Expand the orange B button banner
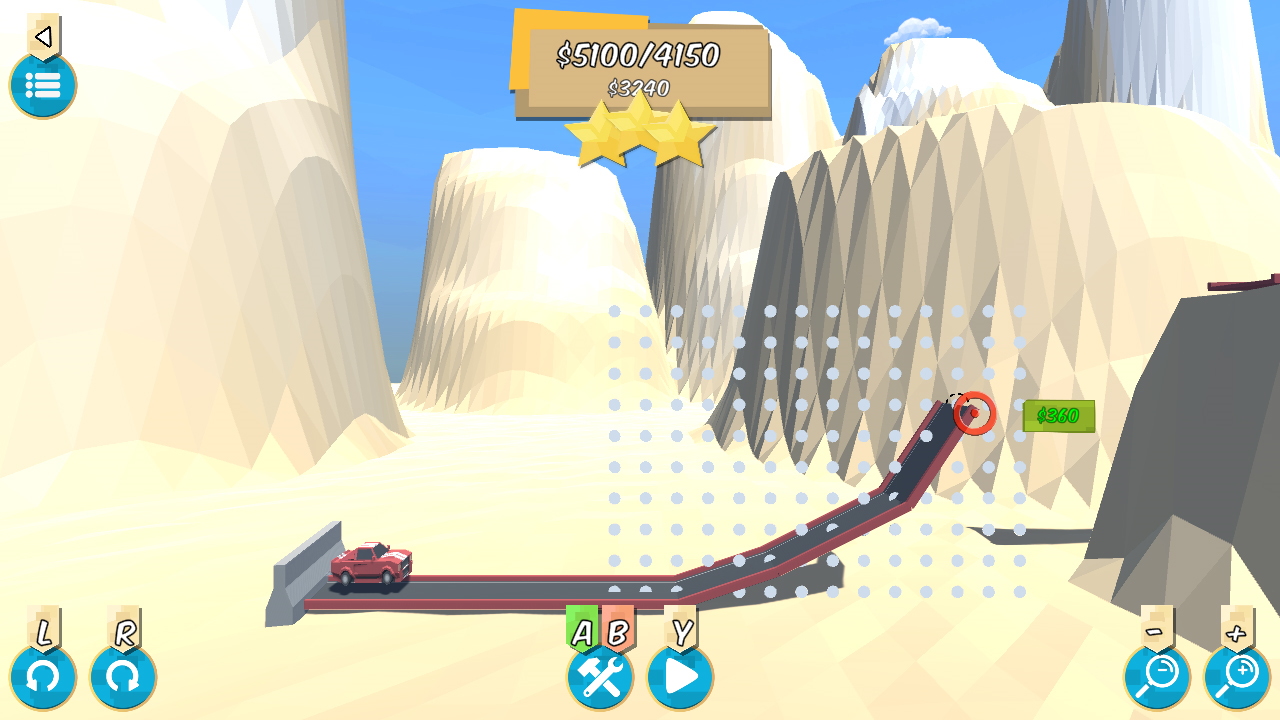The image size is (1280, 720). click(x=619, y=630)
